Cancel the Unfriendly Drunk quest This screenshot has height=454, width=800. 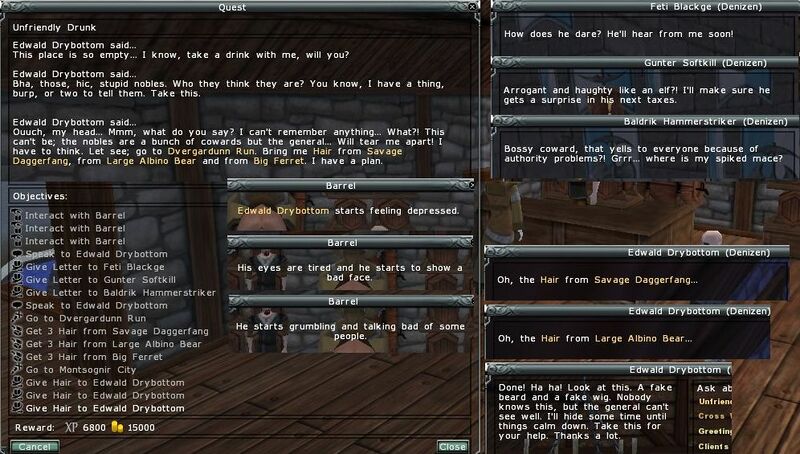click(32, 446)
